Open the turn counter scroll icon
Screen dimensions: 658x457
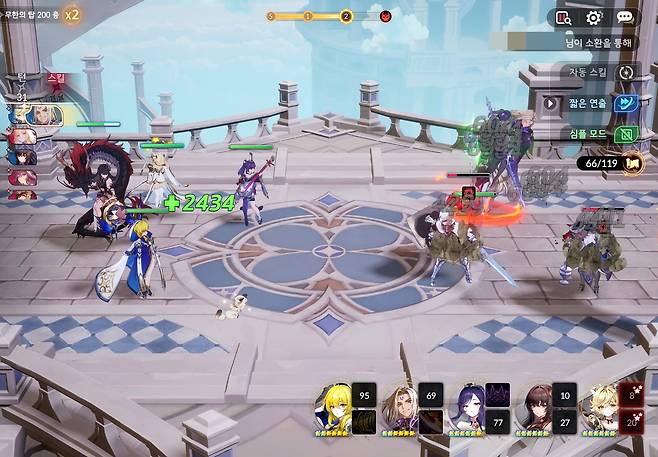(x=631, y=162)
